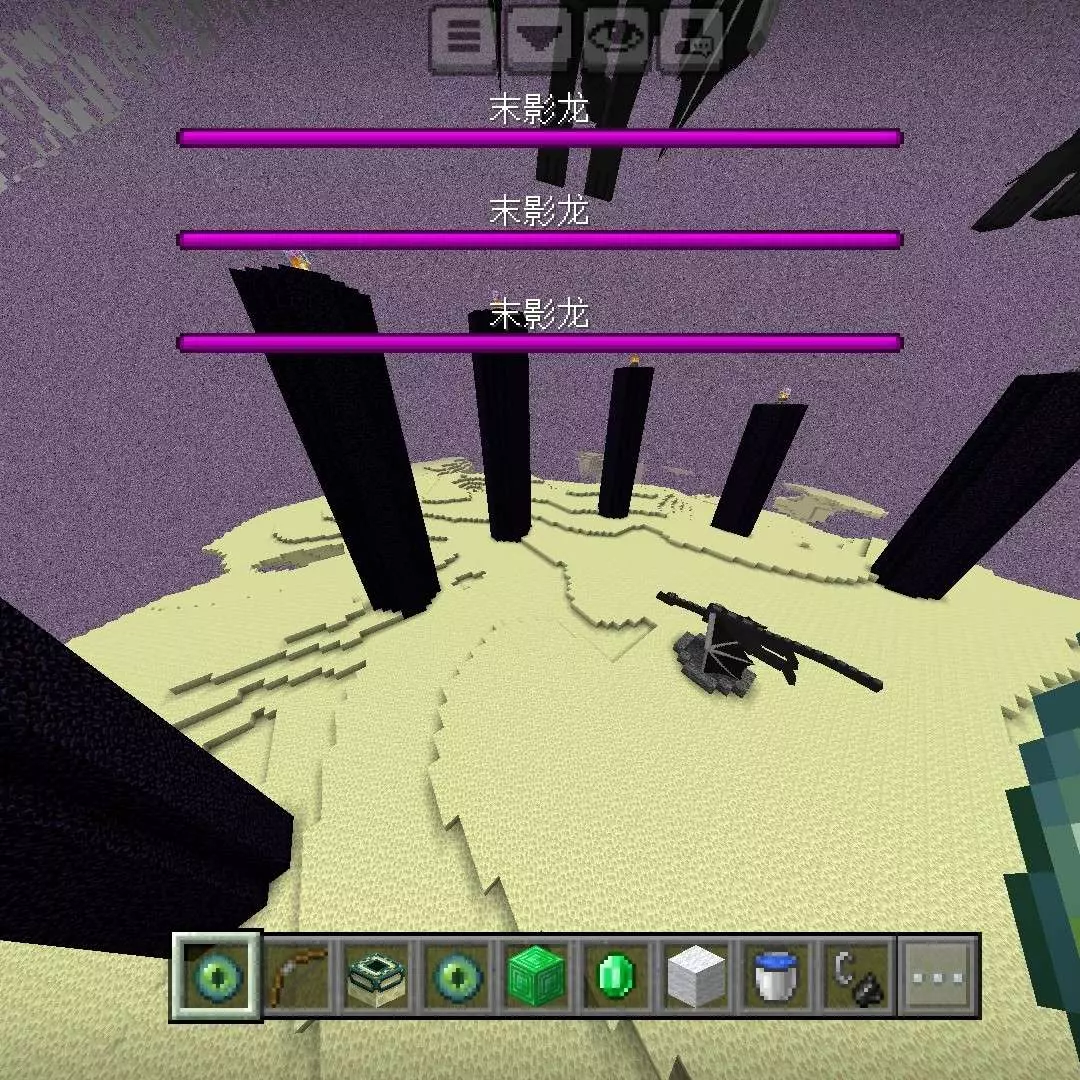The image size is (1080, 1080).
Task: Open the pause menu with the three-line button
Action: coord(463,38)
